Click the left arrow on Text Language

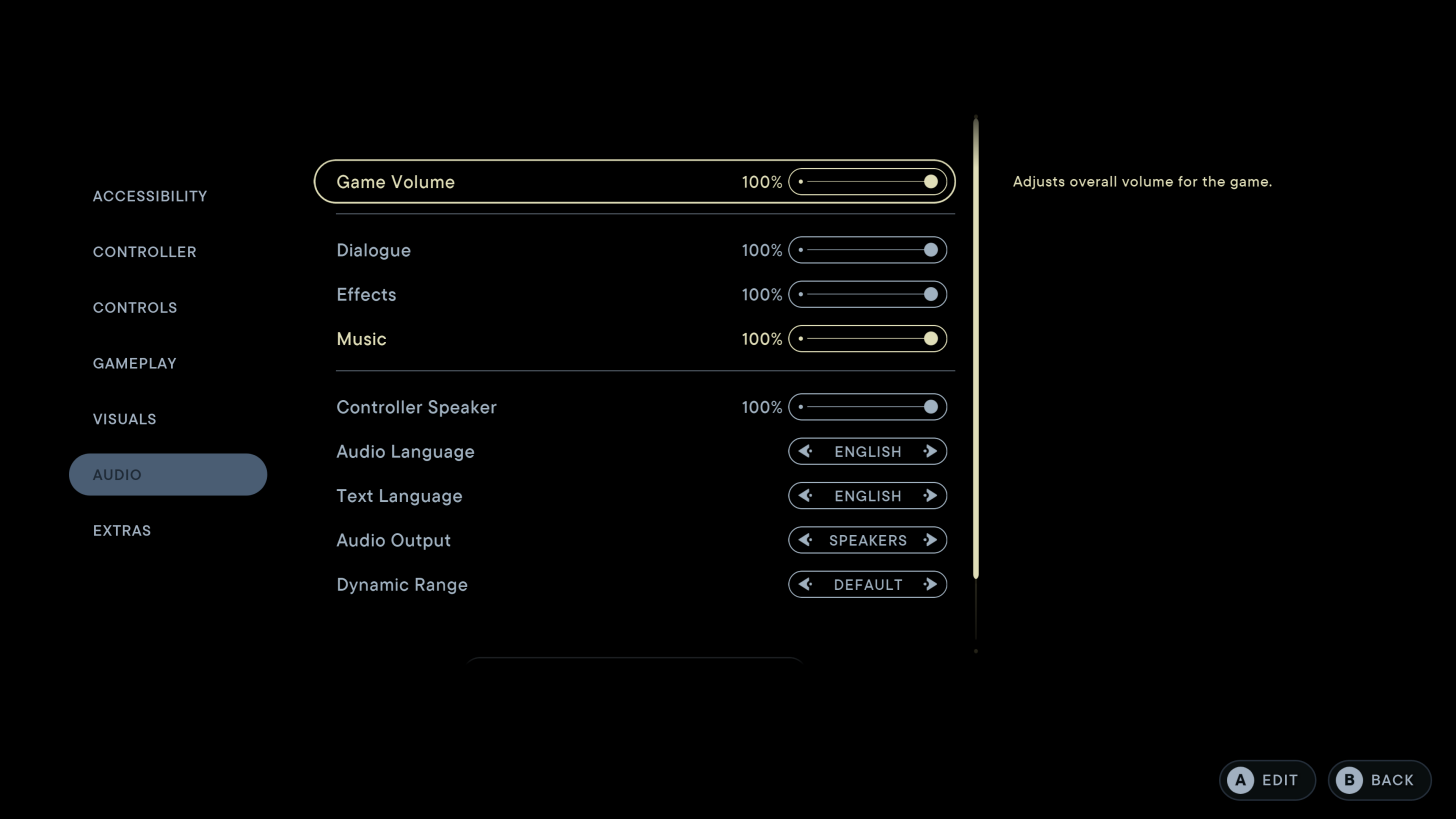[x=806, y=495]
